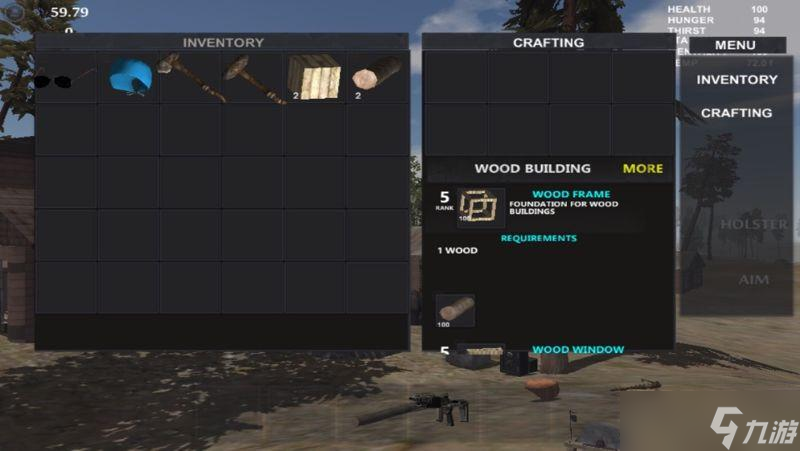The height and width of the screenshot is (451, 800).
Task: Select the wood log stack in inventory
Action: [377, 77]
